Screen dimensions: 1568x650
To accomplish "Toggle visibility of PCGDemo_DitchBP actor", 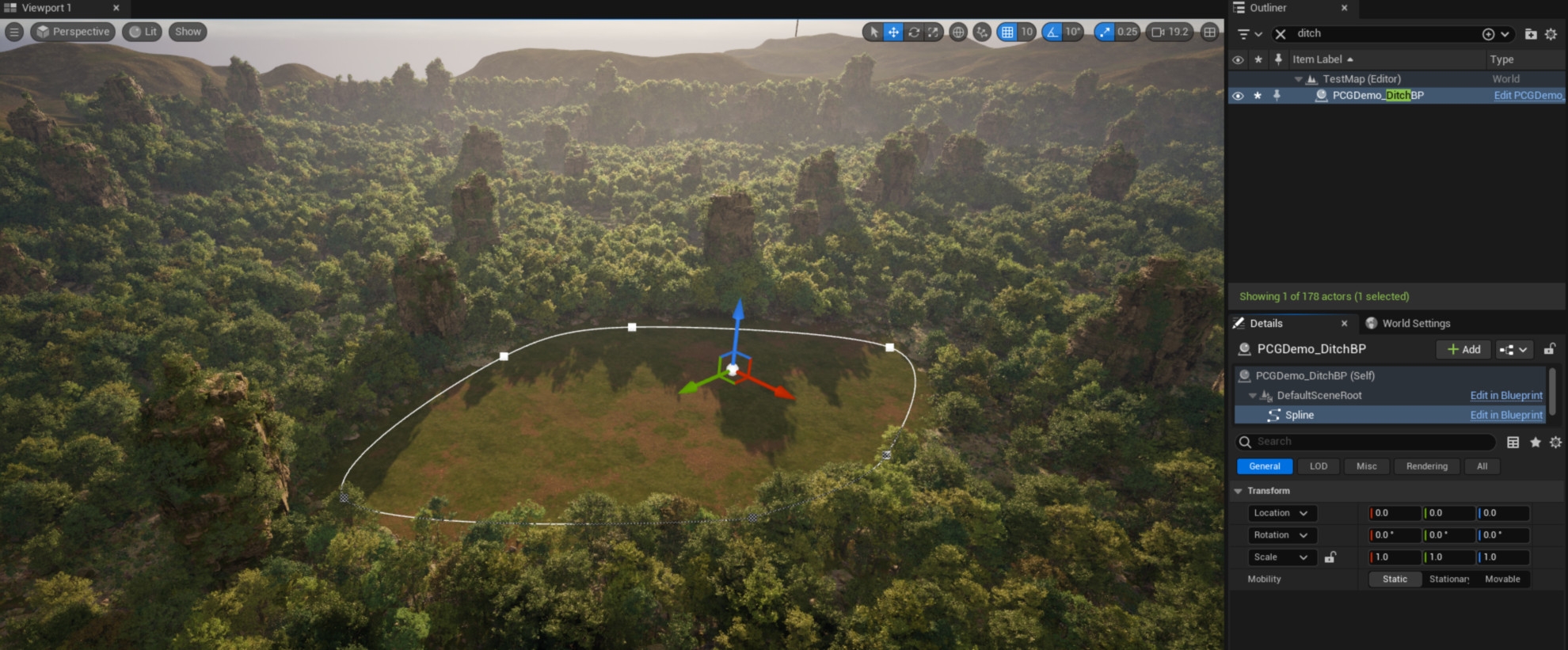I will coord(1238,96).
